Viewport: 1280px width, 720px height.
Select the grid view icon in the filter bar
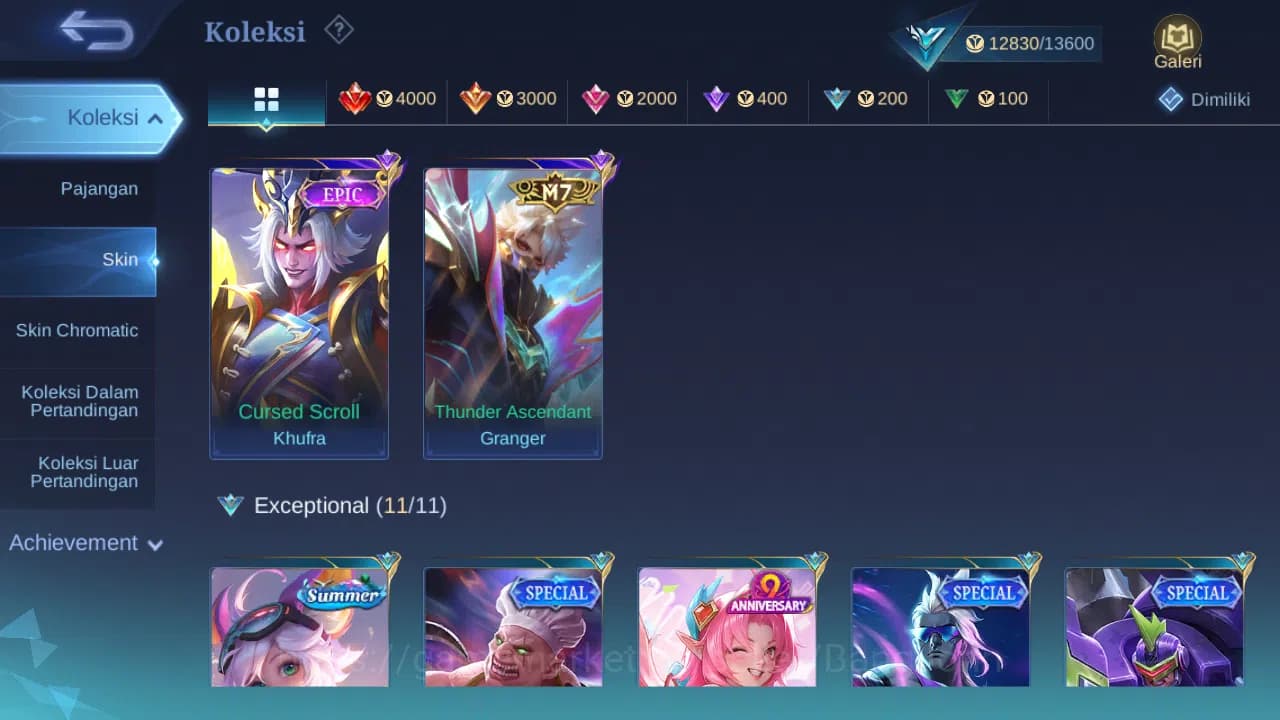point(265,99)
